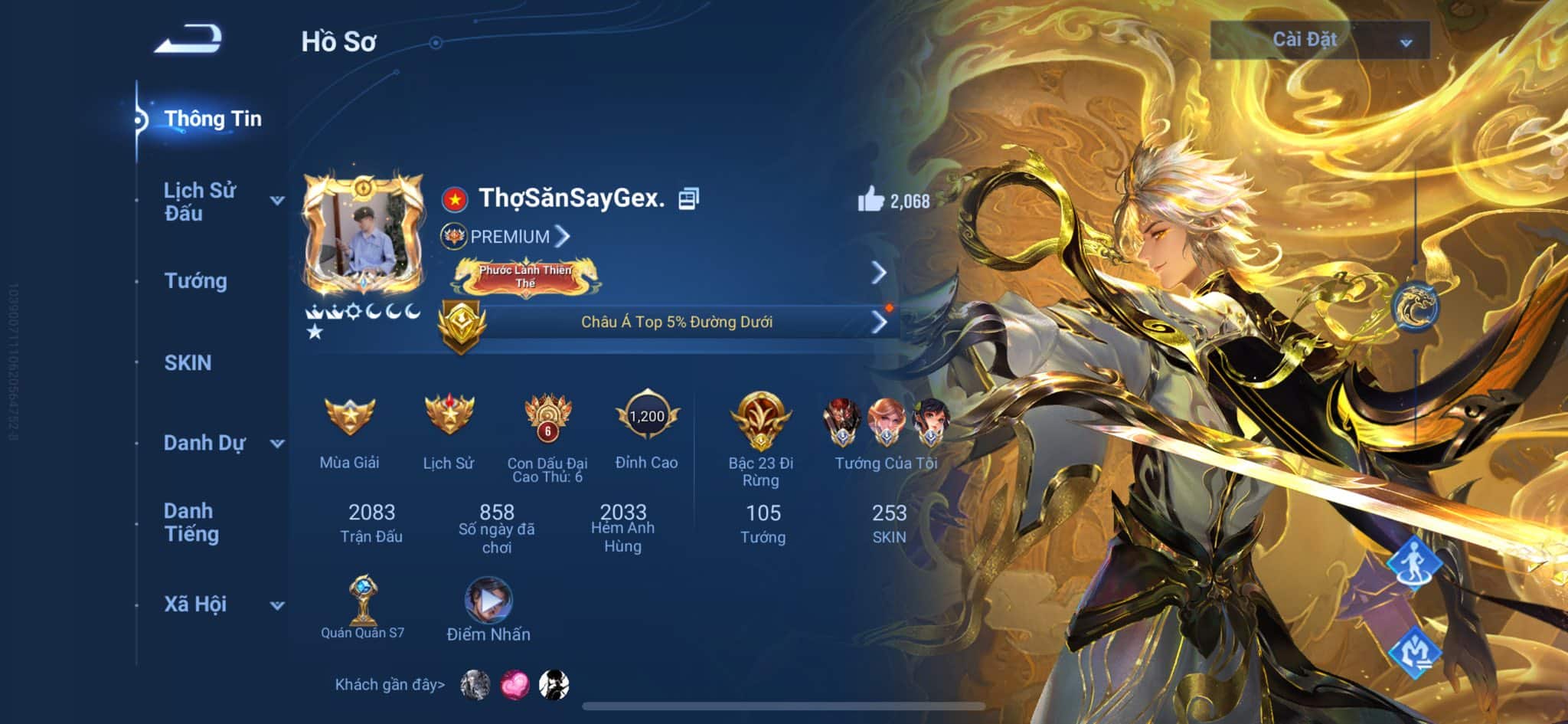The height and width of the screenshot is (724, 1568).
Task: Open the Cài Đặt dropdown
Action: coord(1319,40)
